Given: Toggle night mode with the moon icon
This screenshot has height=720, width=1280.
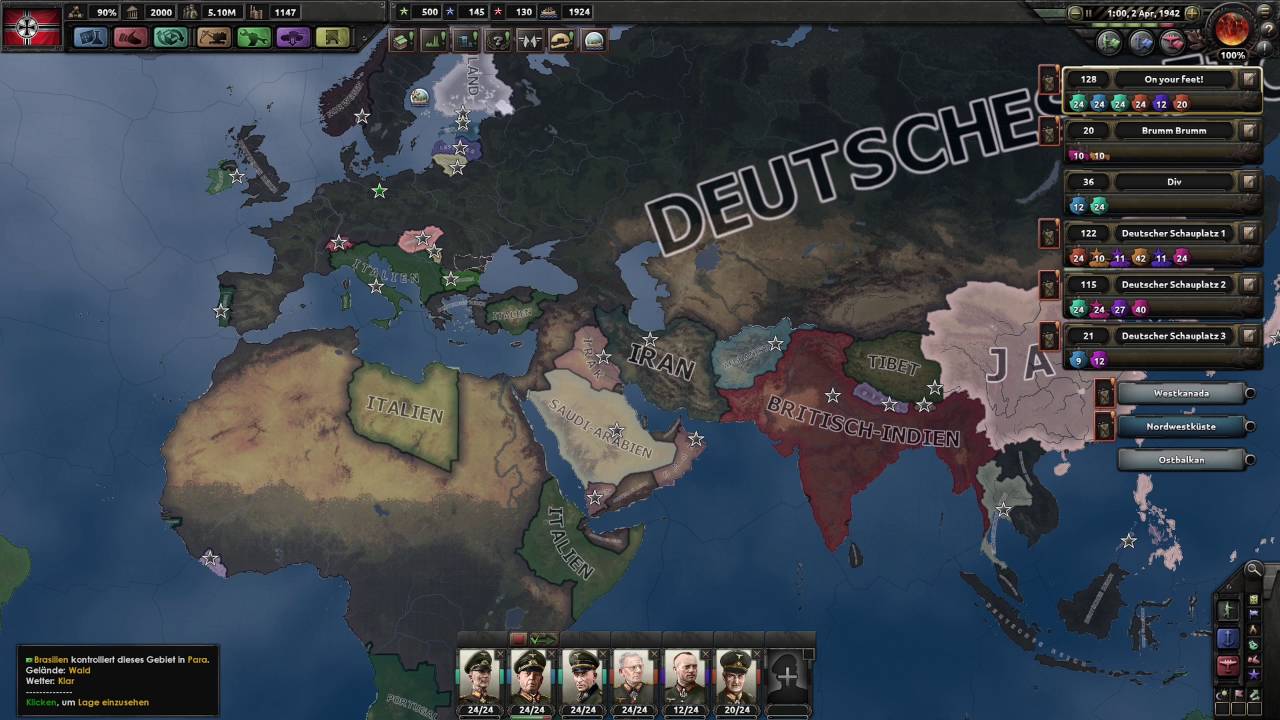Looking at the screenshot, I should 1221,695.
